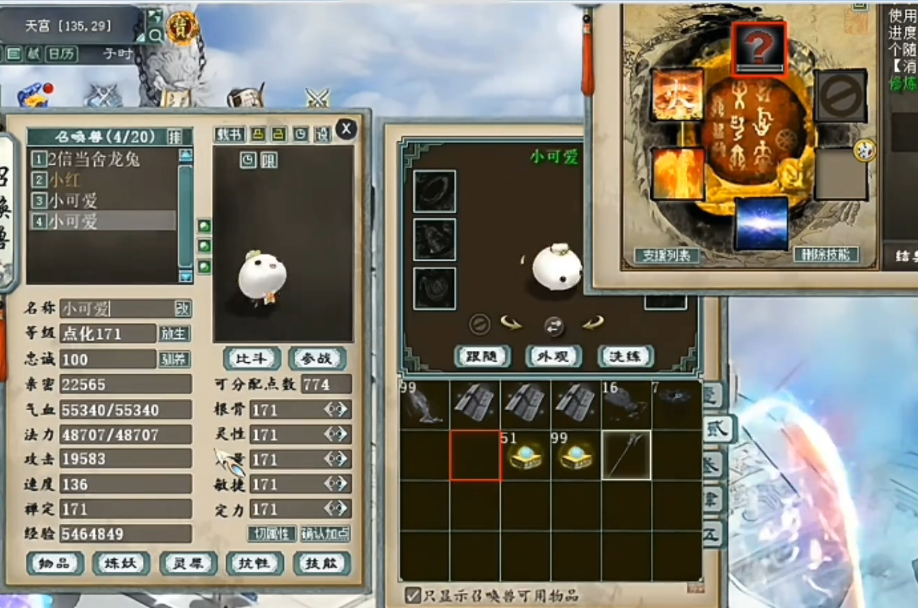Click the 比斗 duel button
918x608 pixels.
point(252,359)
